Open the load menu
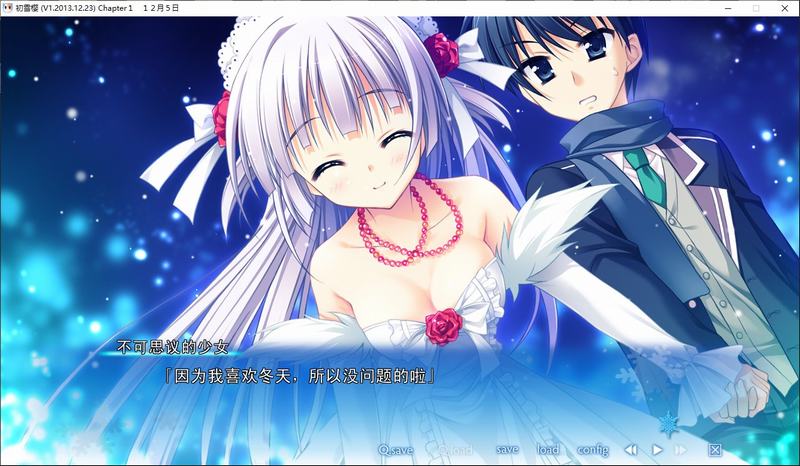This screenshot has width=800, height=466. 548,450
